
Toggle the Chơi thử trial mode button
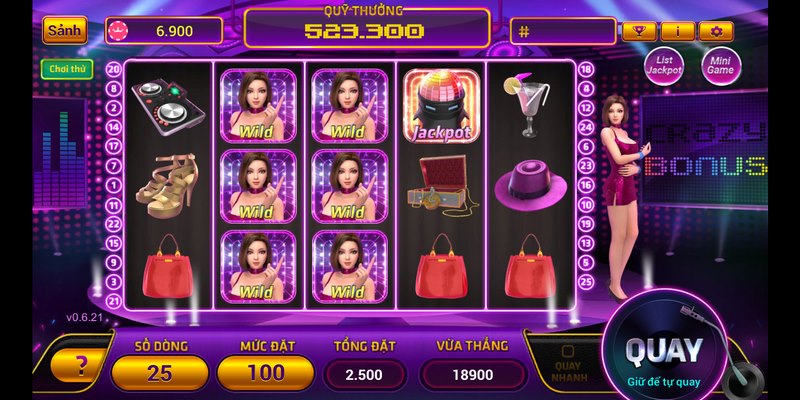tap(67, 70)
